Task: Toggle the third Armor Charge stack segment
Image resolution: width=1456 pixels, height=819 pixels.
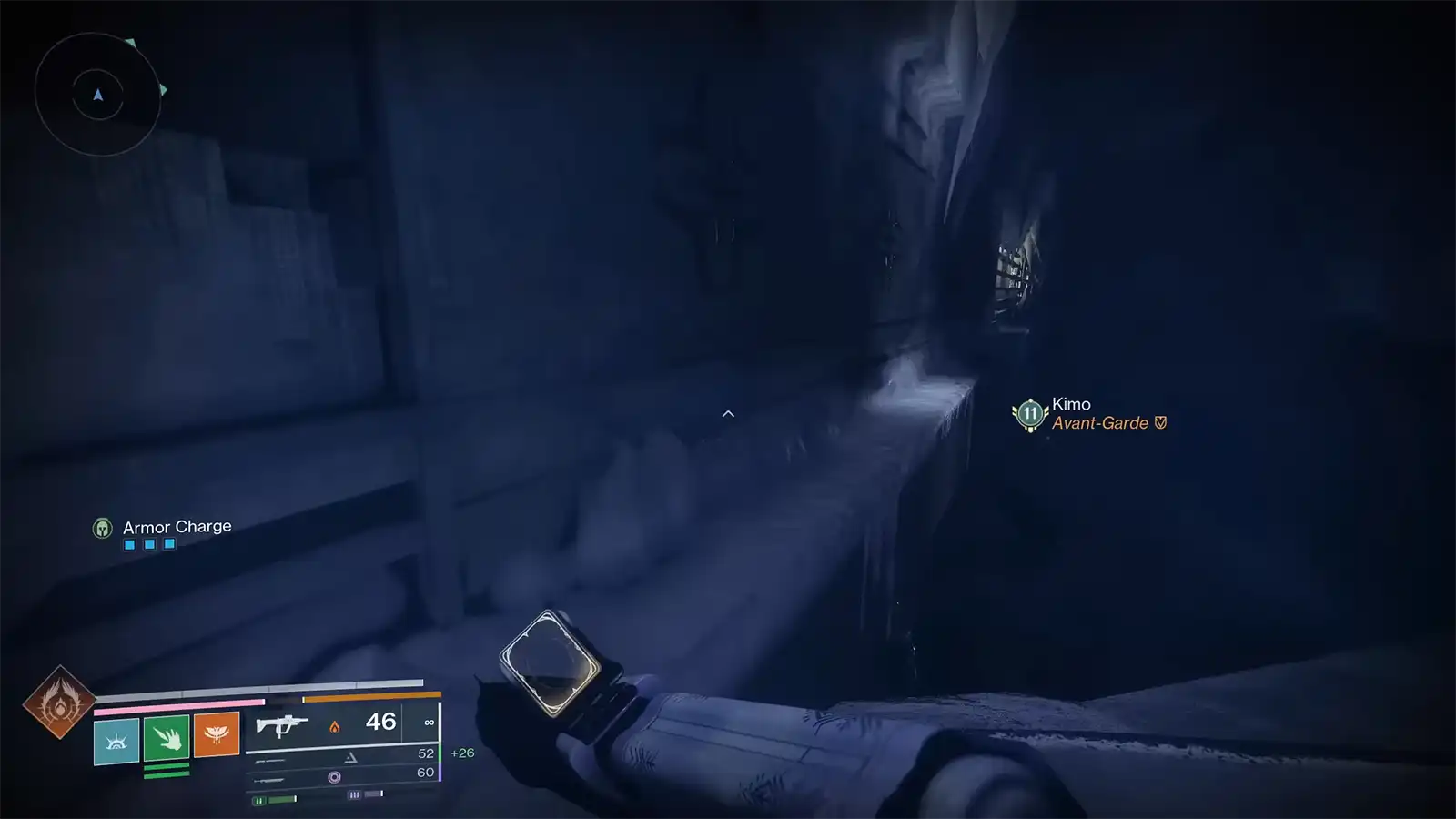Action: coord(169,543)
